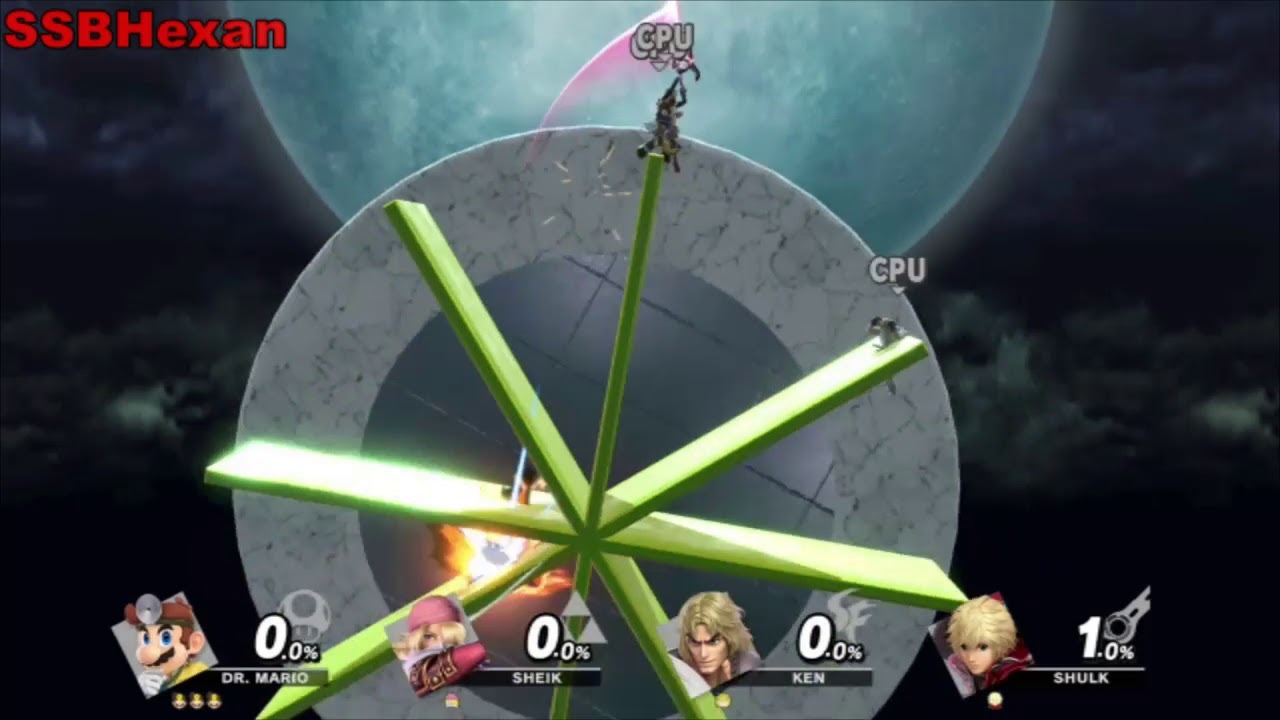Screen dimensions: 1280x720
Task: Click Ken's stock marker icon
Action: tap(723, 701)
